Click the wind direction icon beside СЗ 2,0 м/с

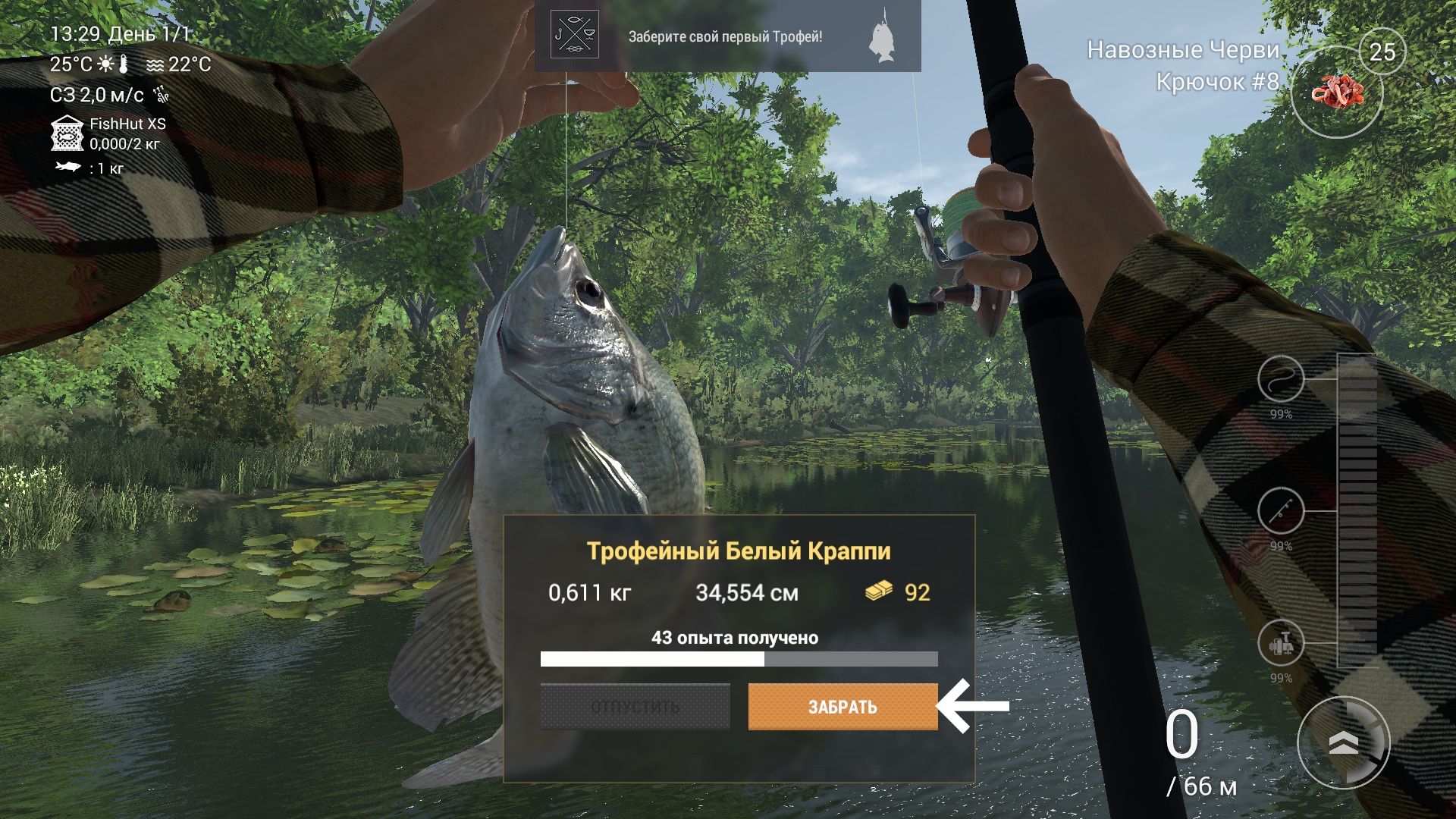(x=162, y=94)
